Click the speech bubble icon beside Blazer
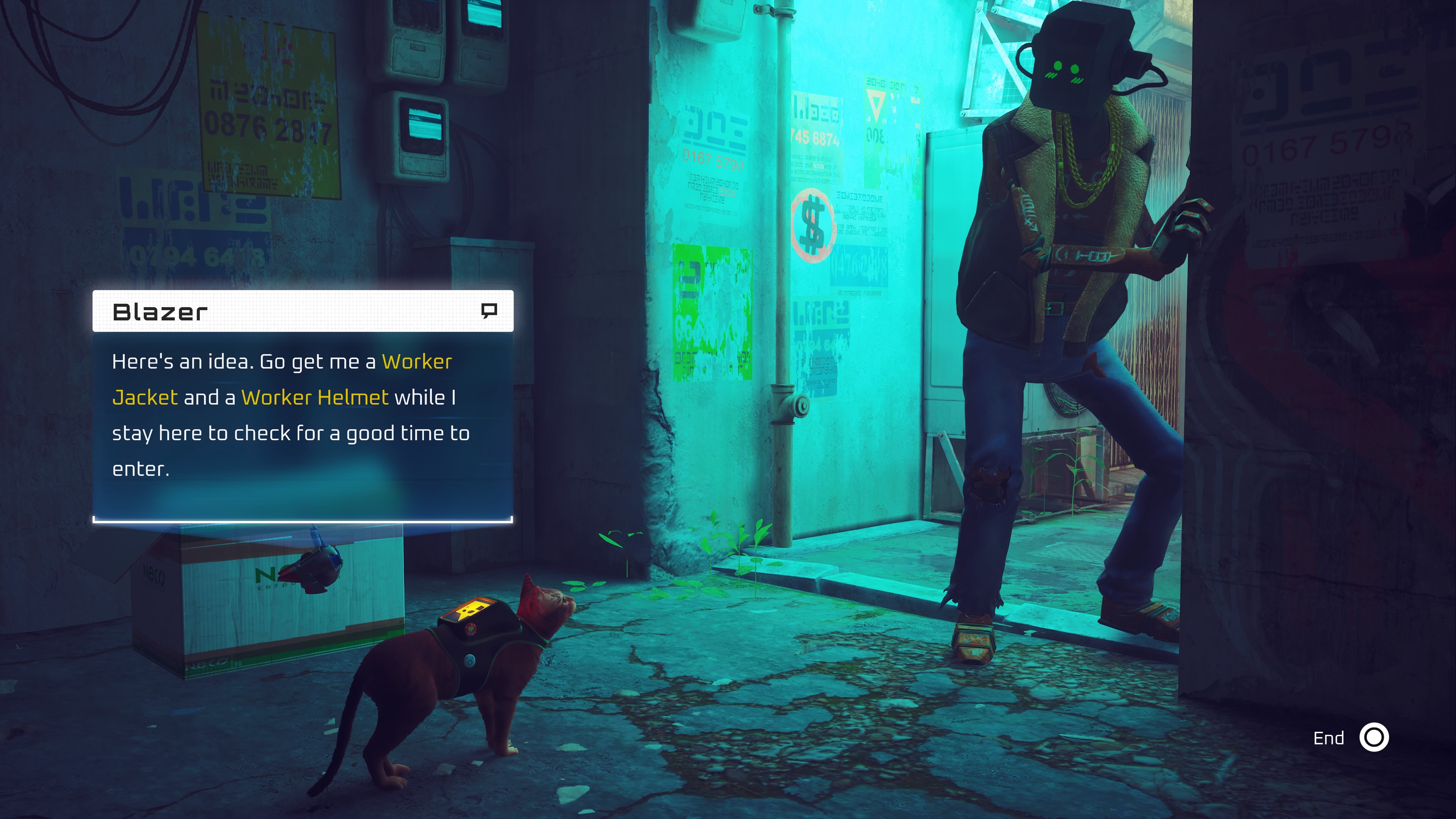1456x819 pixels. tap(489, 310)
